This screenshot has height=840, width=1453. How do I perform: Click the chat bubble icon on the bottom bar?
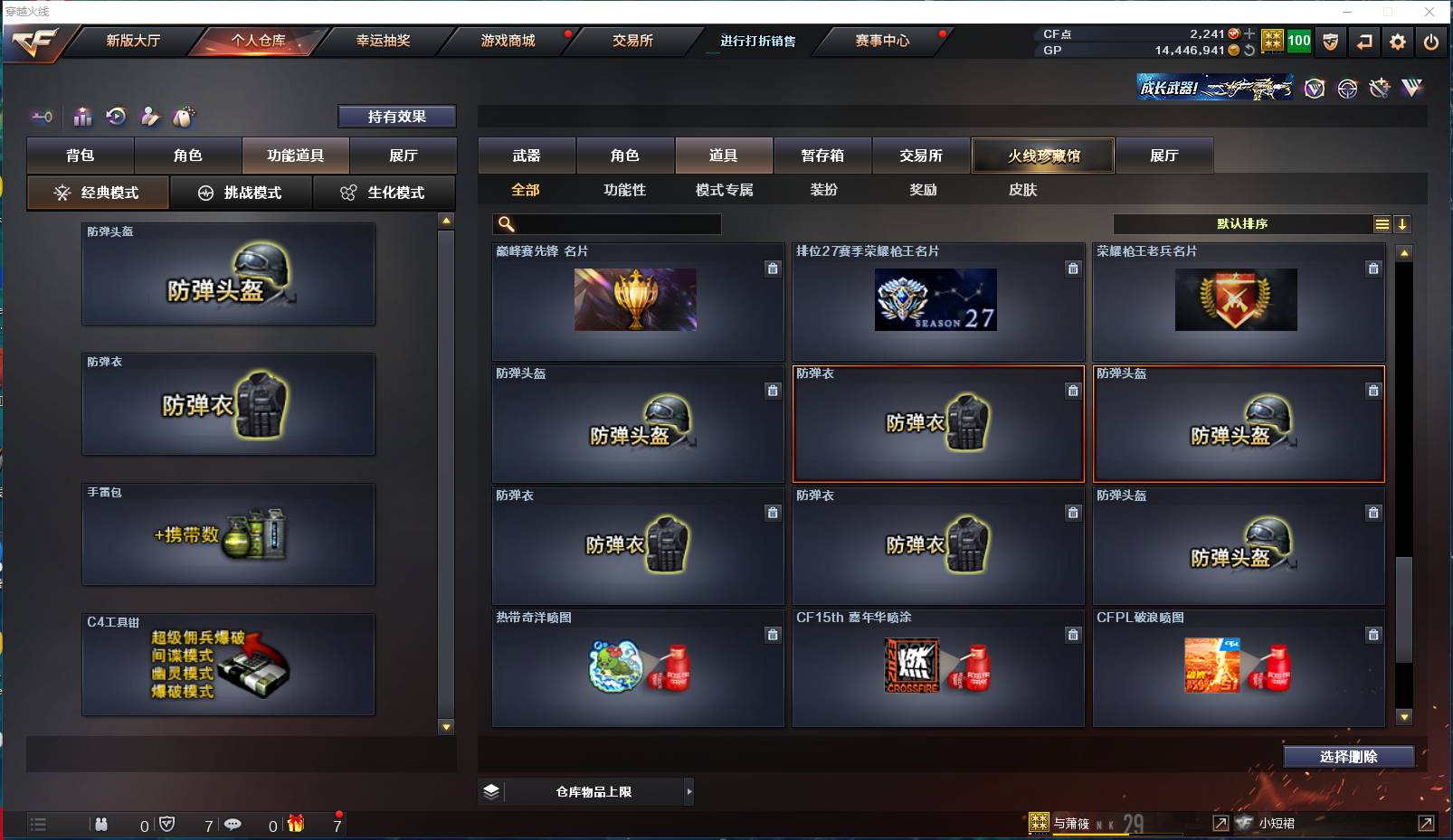tap(234, 825)
